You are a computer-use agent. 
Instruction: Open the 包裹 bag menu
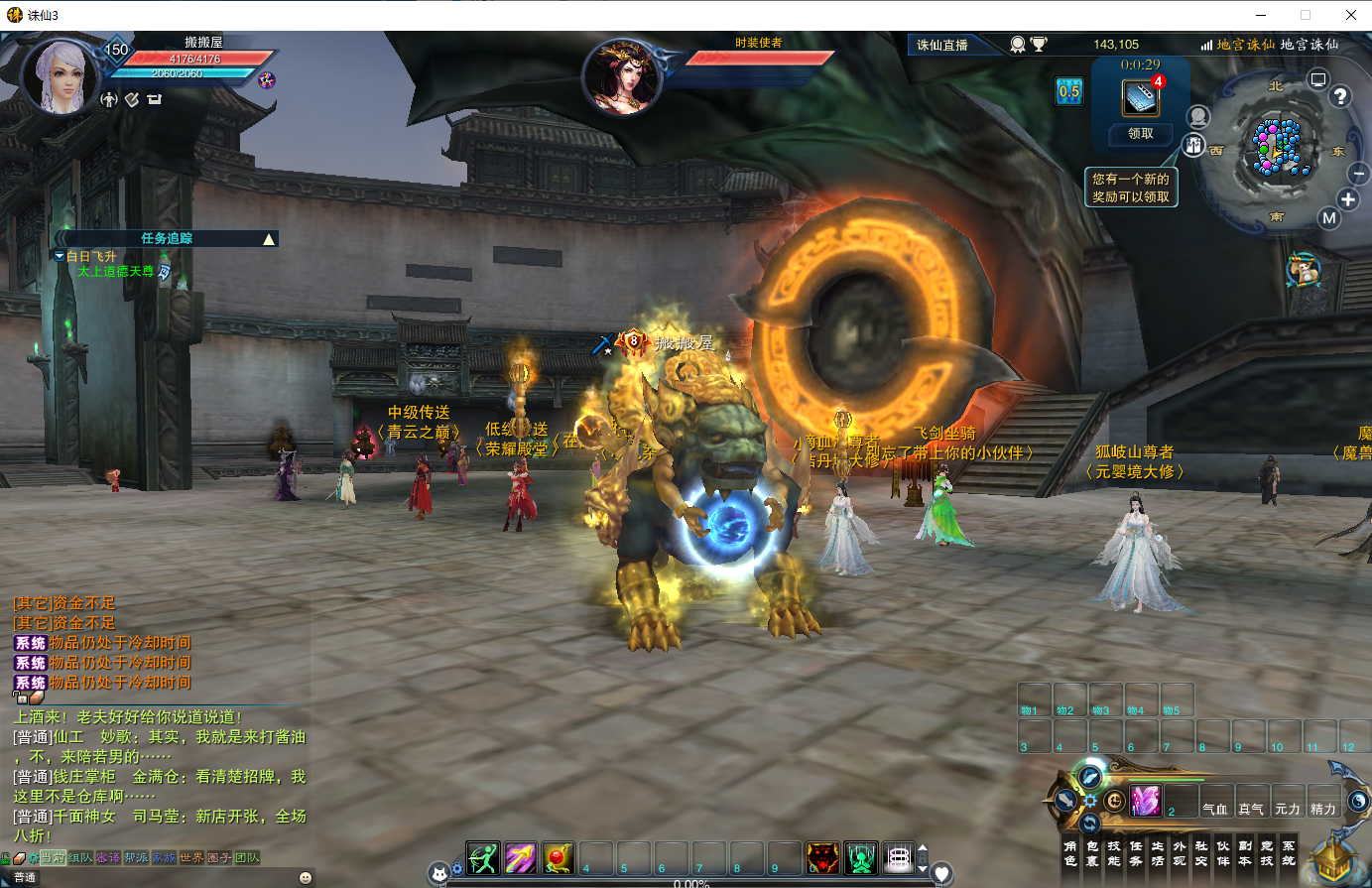pyautogui.click(x=1092, y=853)
